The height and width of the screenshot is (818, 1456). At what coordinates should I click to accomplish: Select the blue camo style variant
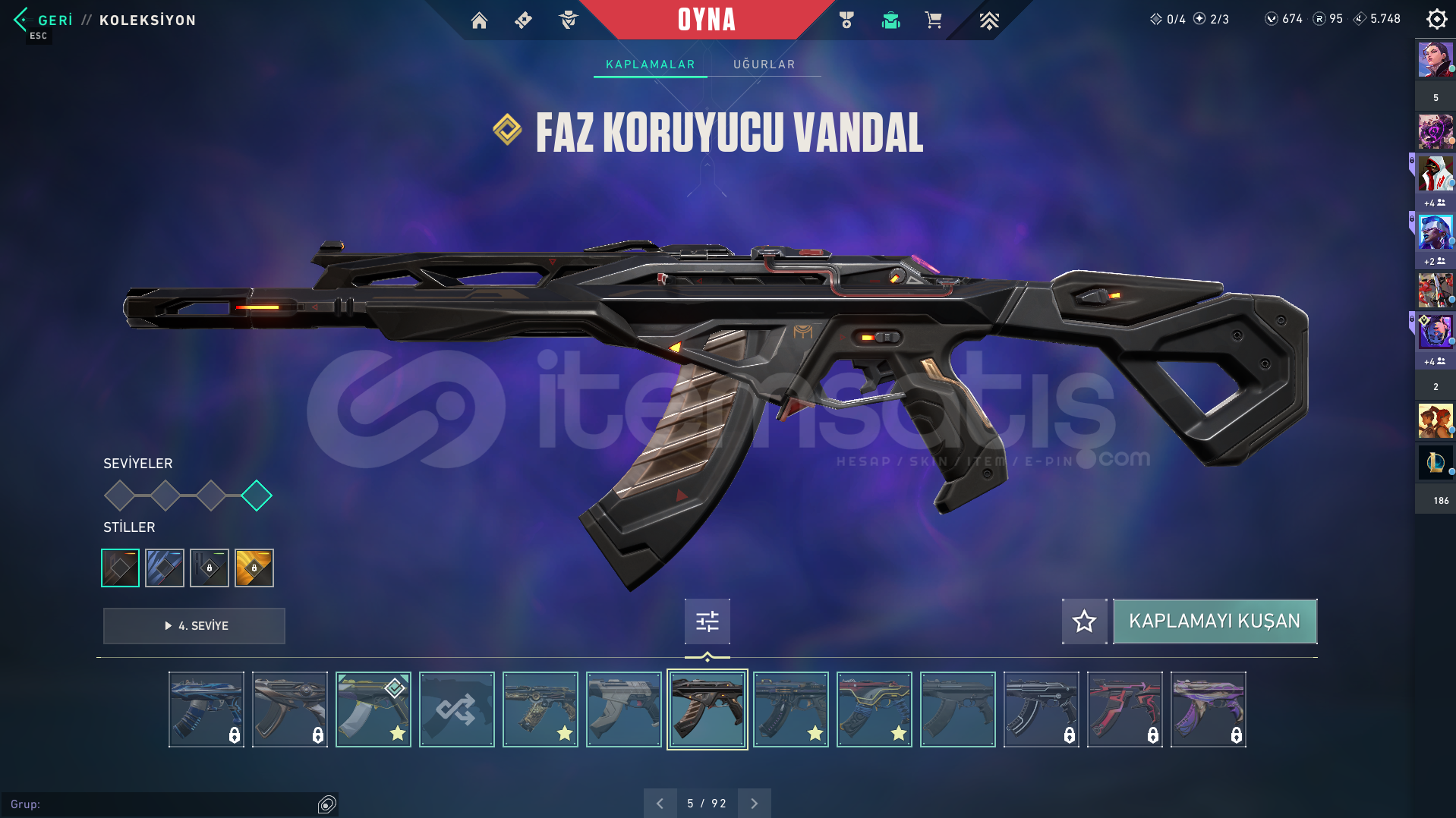tap(164, 568)
